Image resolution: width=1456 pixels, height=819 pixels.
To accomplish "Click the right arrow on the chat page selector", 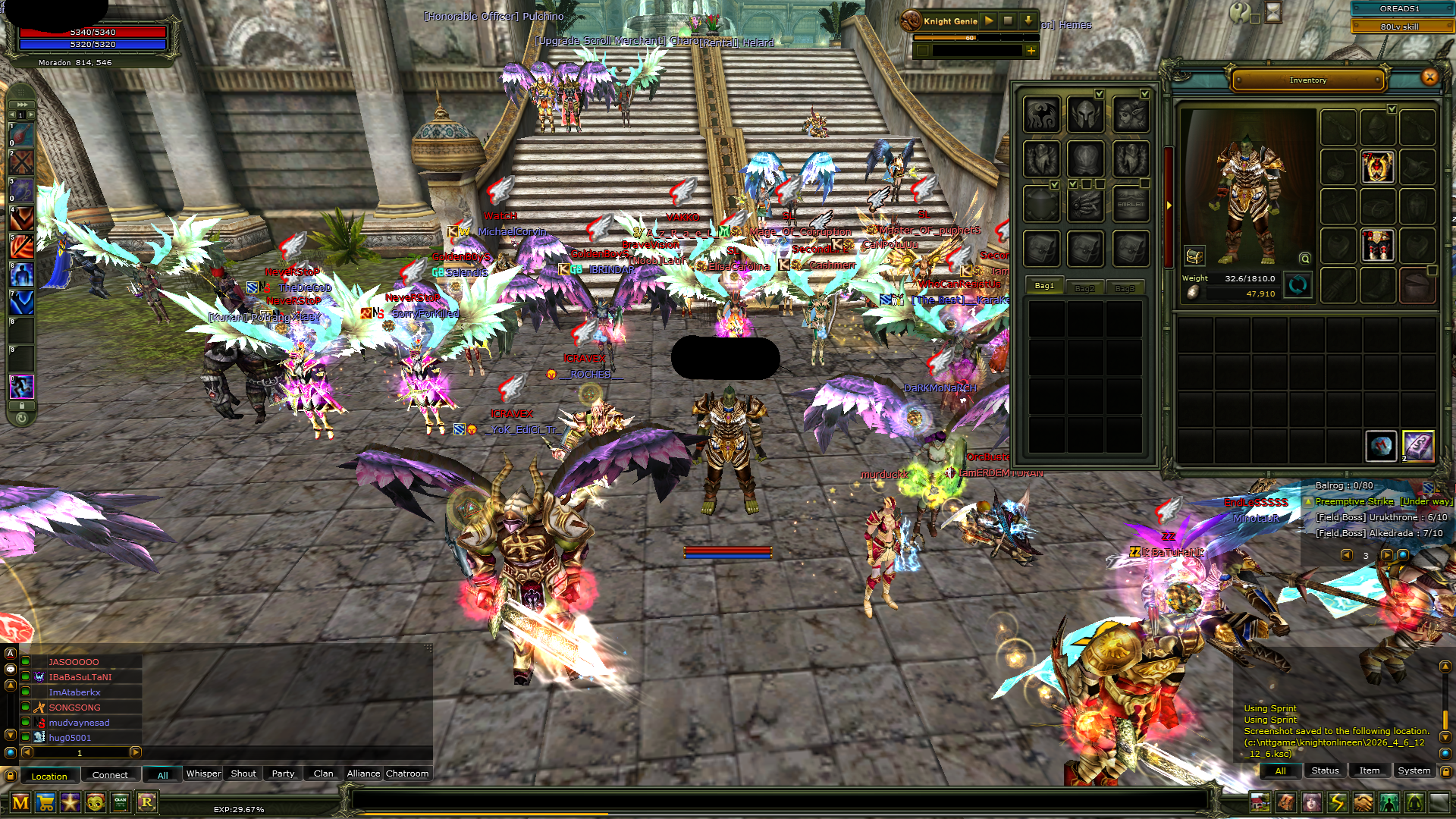I will (x=136, y=753).
